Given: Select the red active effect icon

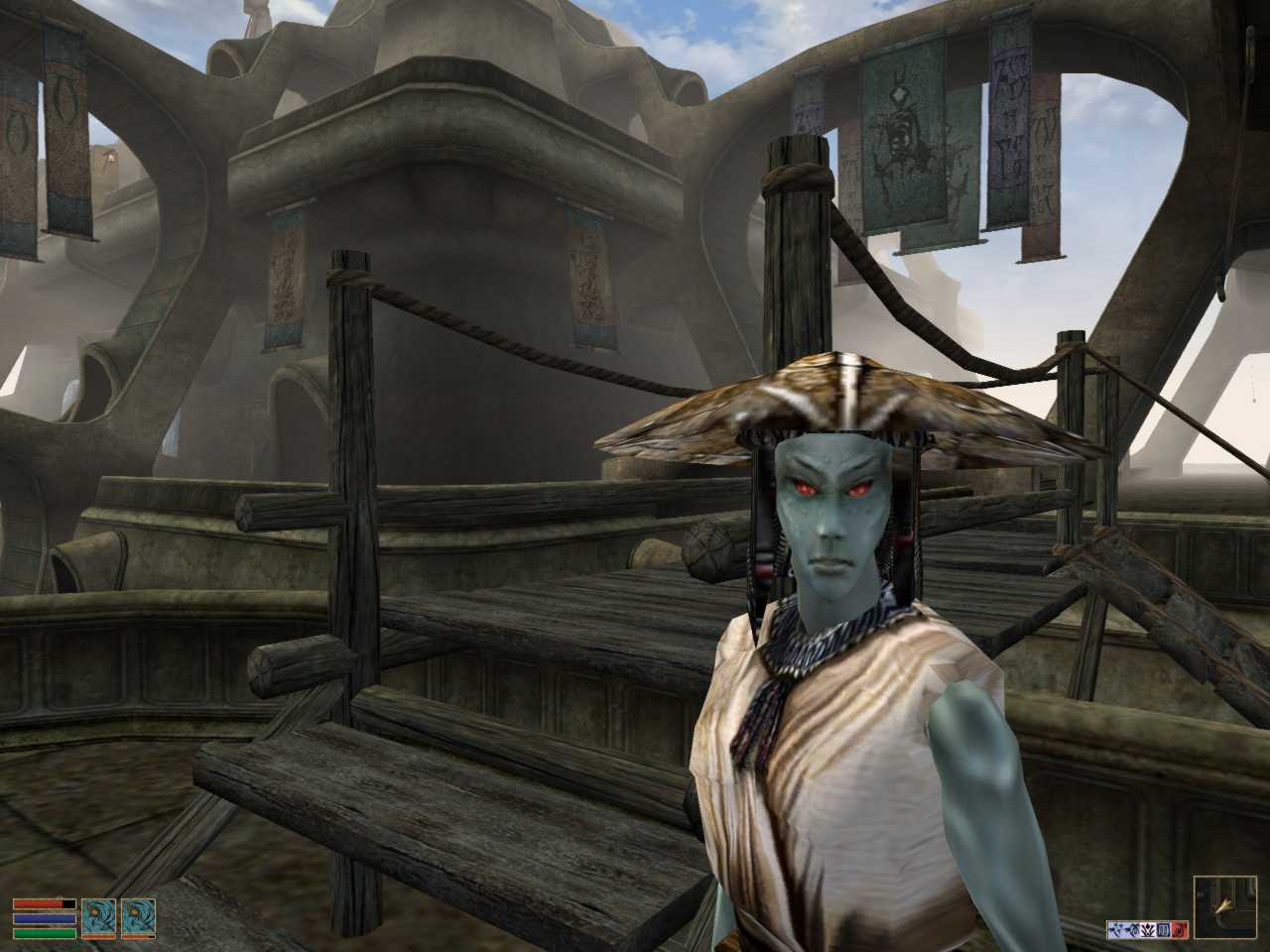Looking at the screenshot, I should click(1180, 930).
